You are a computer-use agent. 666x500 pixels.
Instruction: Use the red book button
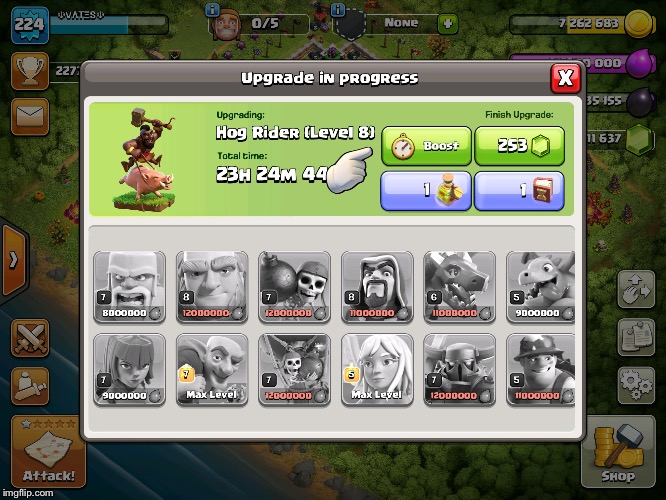pos(518,190)
